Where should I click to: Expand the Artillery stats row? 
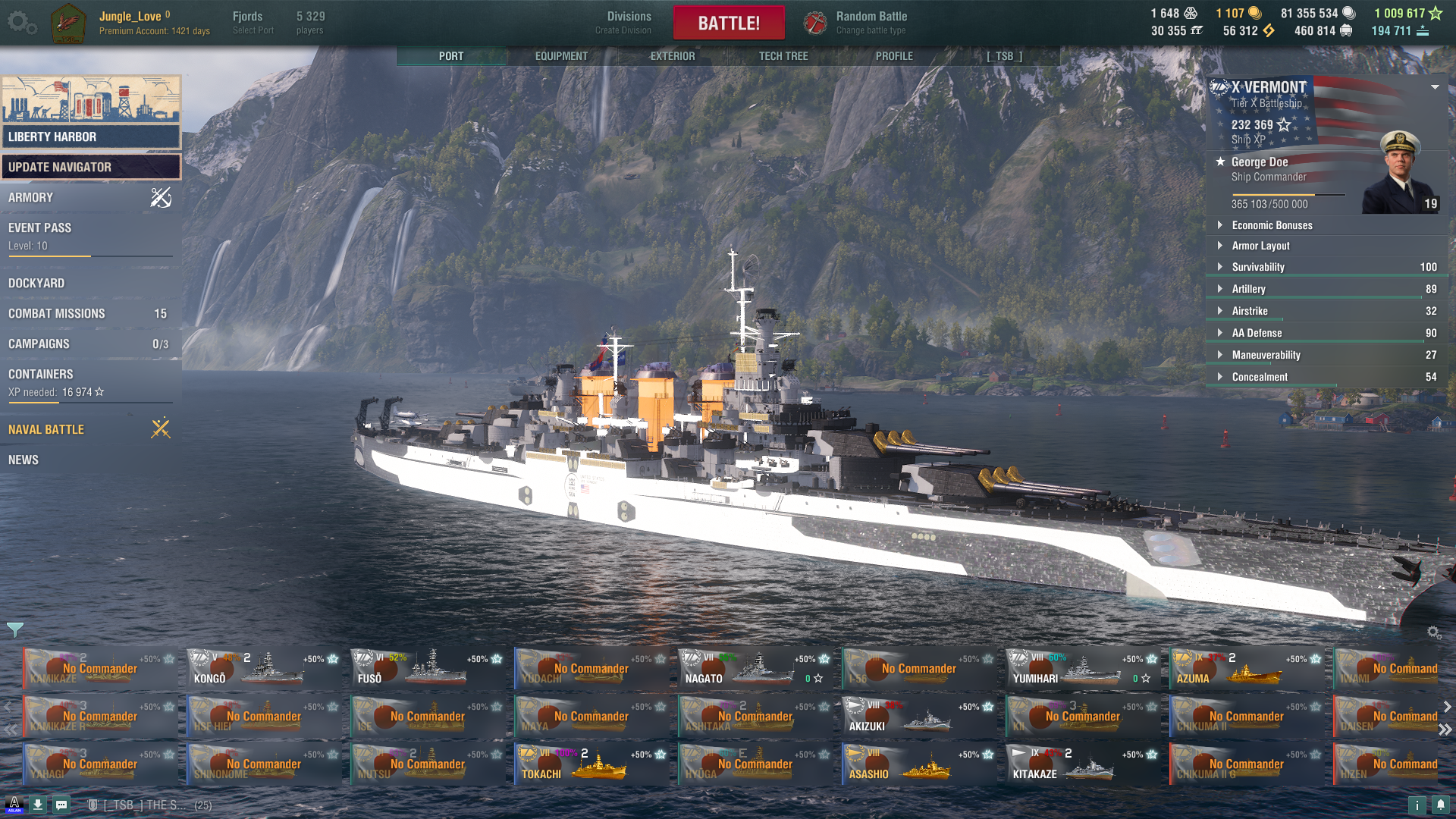click(1248, 289)
